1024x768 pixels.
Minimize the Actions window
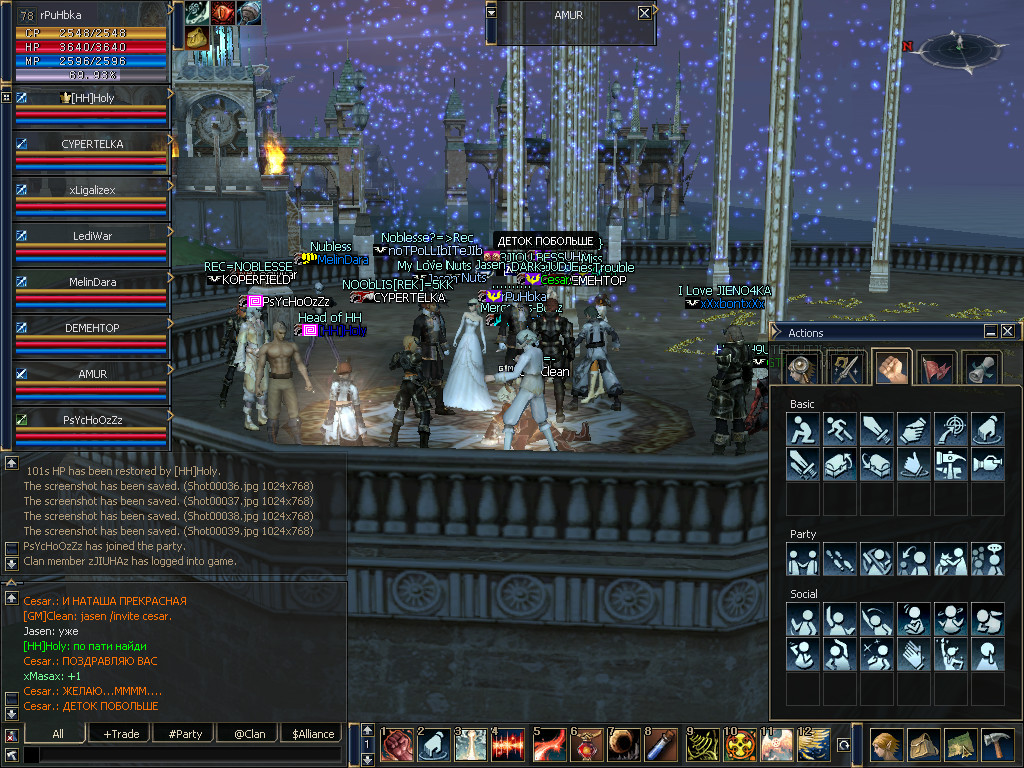(990, 332)
